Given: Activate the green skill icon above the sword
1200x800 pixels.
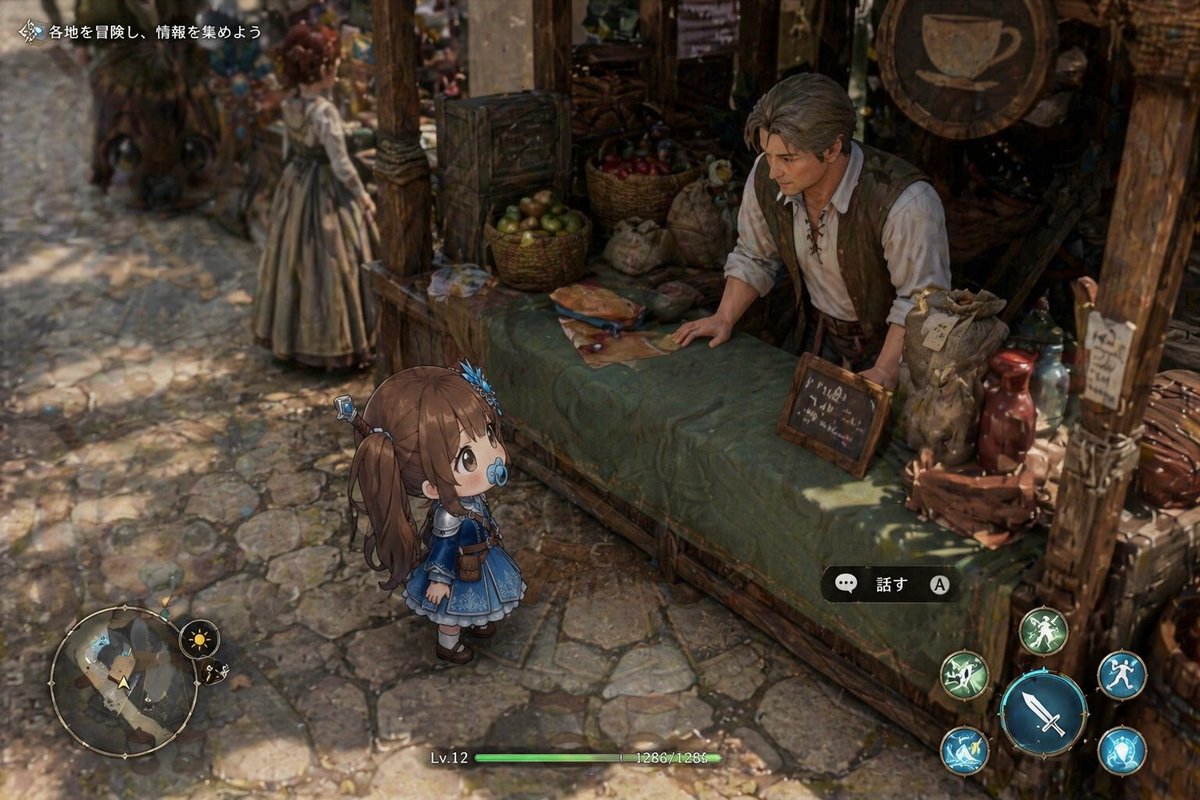Looking at the screenshot, I should (1043, 631).
